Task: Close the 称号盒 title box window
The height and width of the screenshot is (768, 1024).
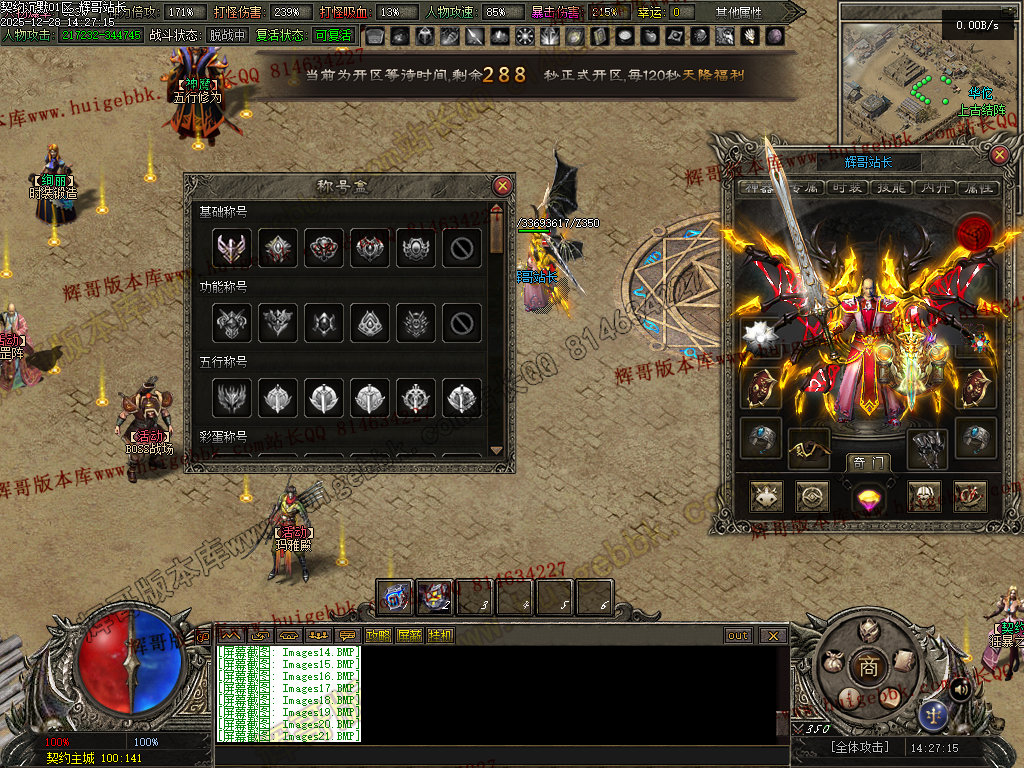Action: pos(503,186)
